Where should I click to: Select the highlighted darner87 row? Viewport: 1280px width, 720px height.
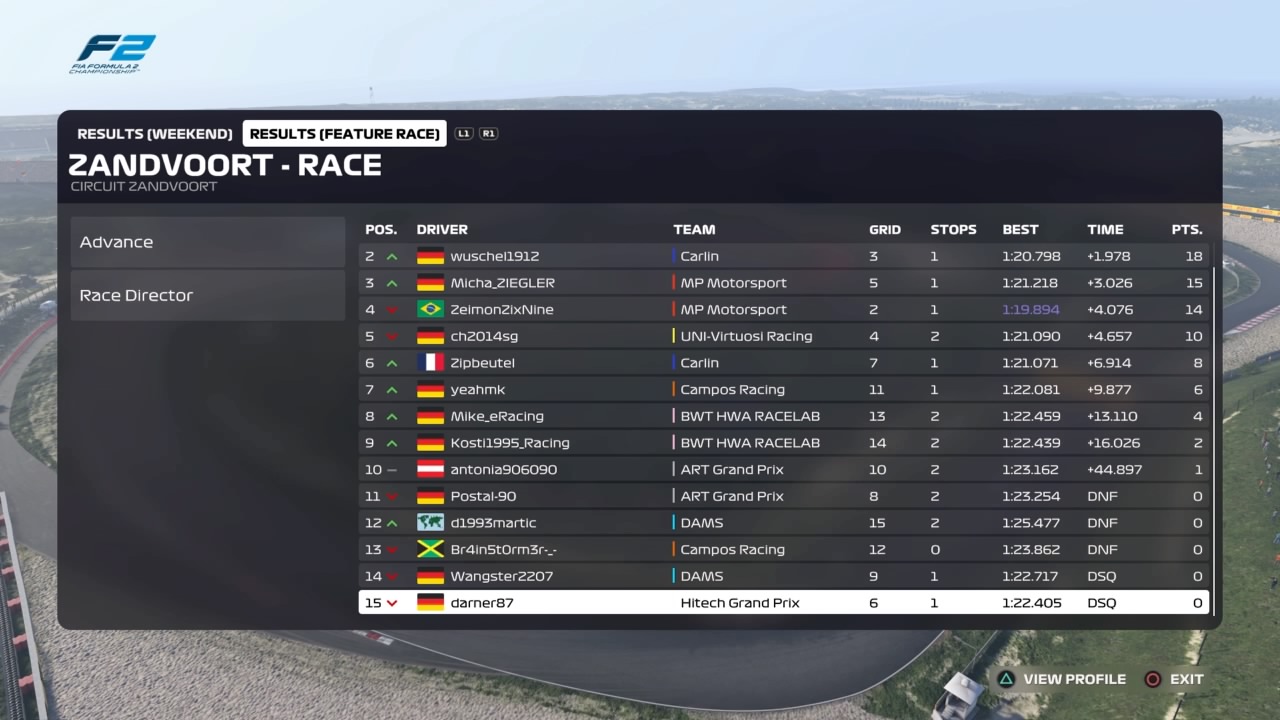(783, 603)
